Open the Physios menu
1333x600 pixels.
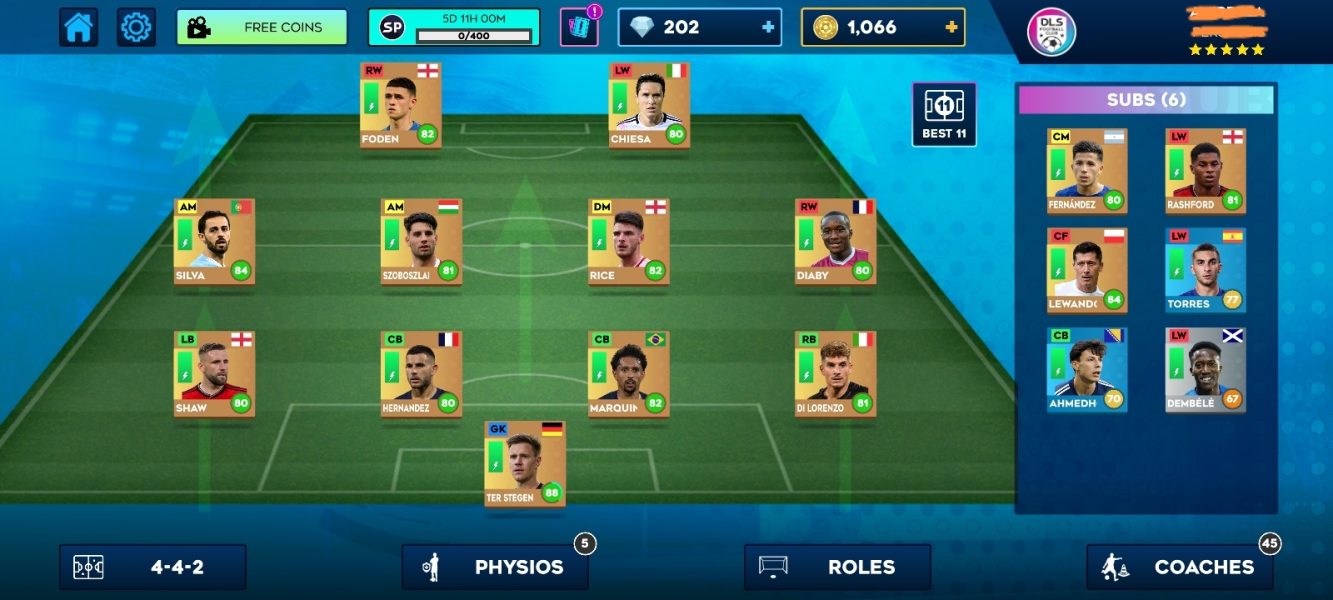click(495, 567)
